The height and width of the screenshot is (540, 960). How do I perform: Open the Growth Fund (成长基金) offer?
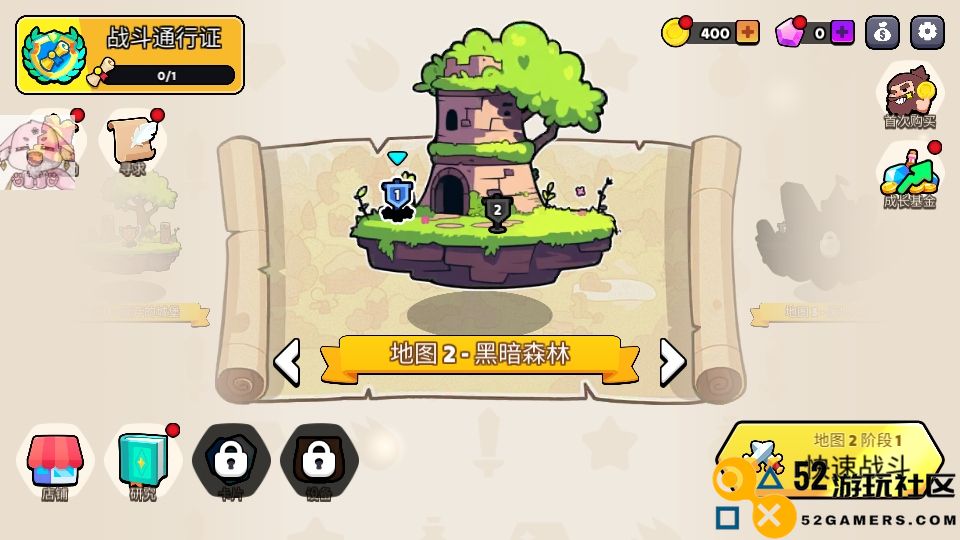(909, 177)
